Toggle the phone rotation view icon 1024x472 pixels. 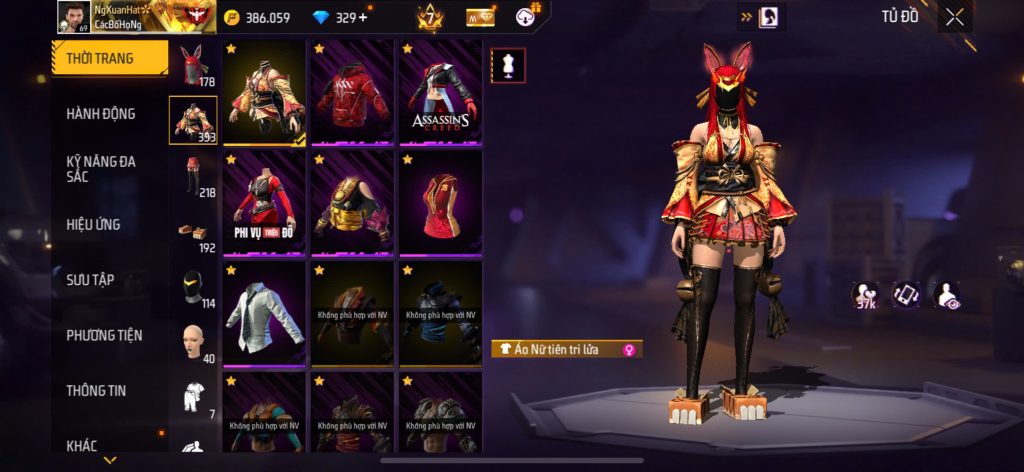click(x=906, y=295)
